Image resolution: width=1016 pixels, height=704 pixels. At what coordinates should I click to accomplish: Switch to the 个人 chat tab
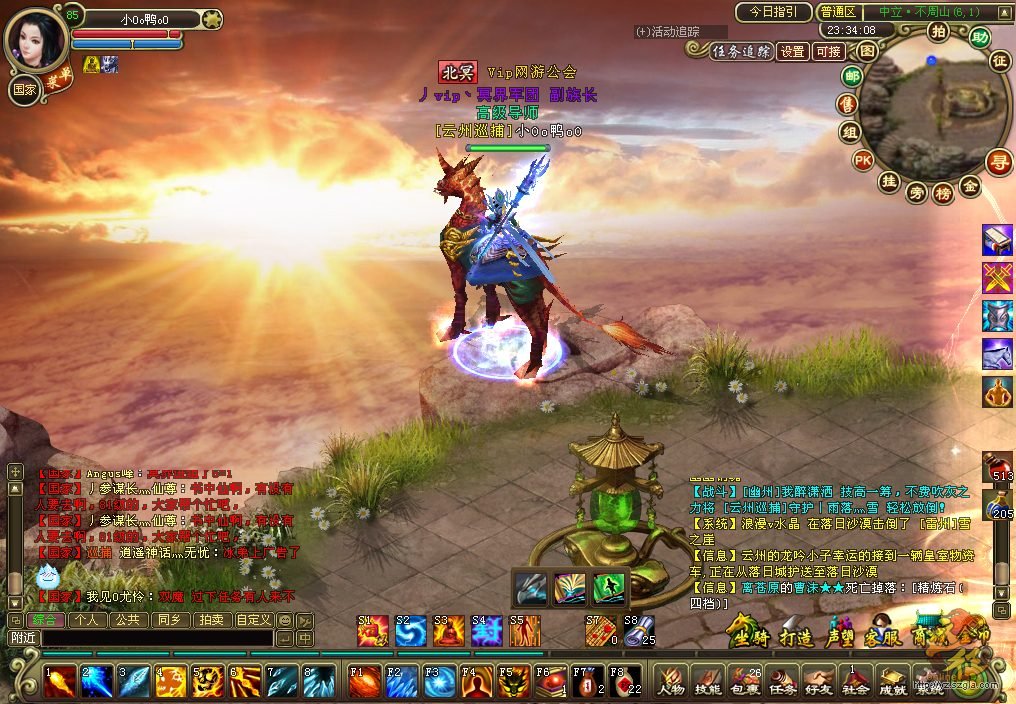point(88,620)
